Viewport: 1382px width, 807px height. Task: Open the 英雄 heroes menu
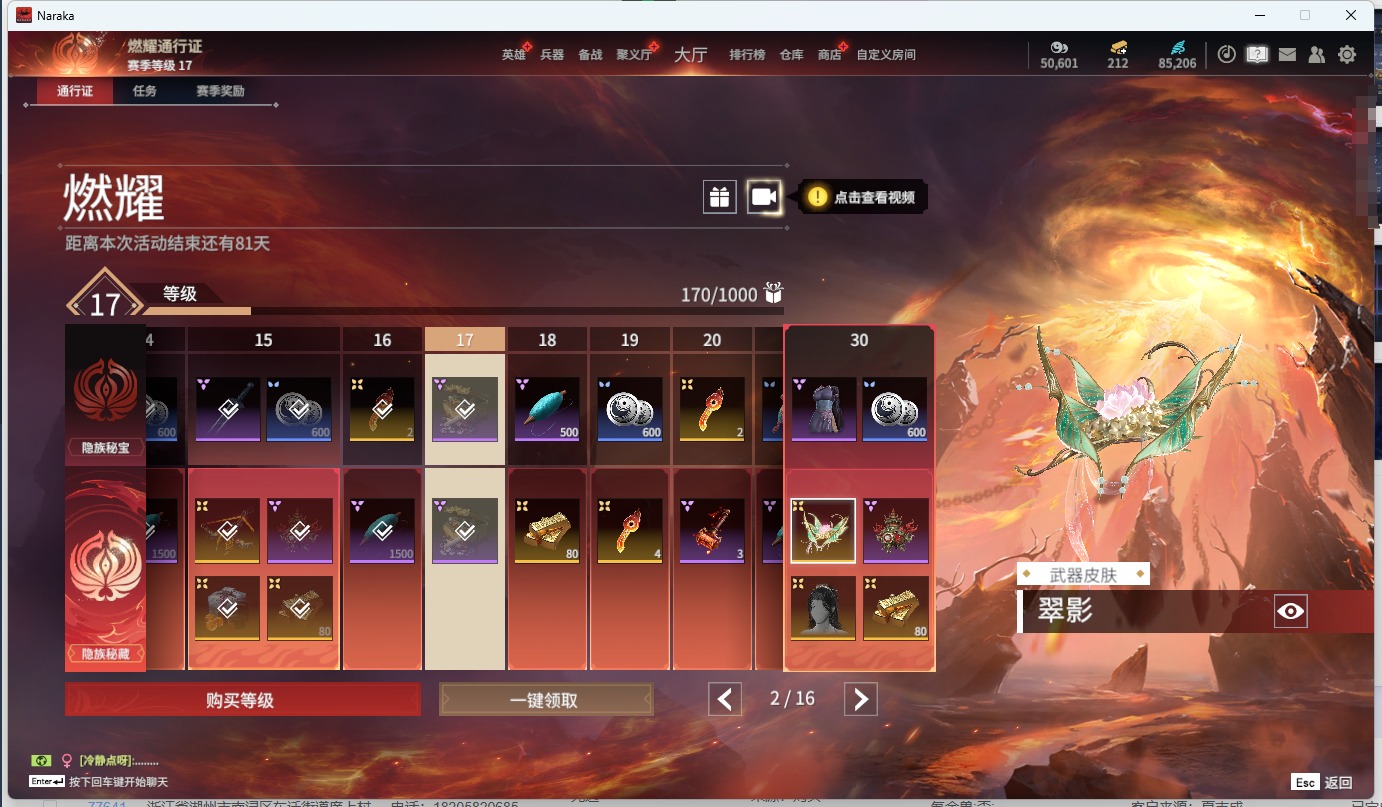pos(513,55)
